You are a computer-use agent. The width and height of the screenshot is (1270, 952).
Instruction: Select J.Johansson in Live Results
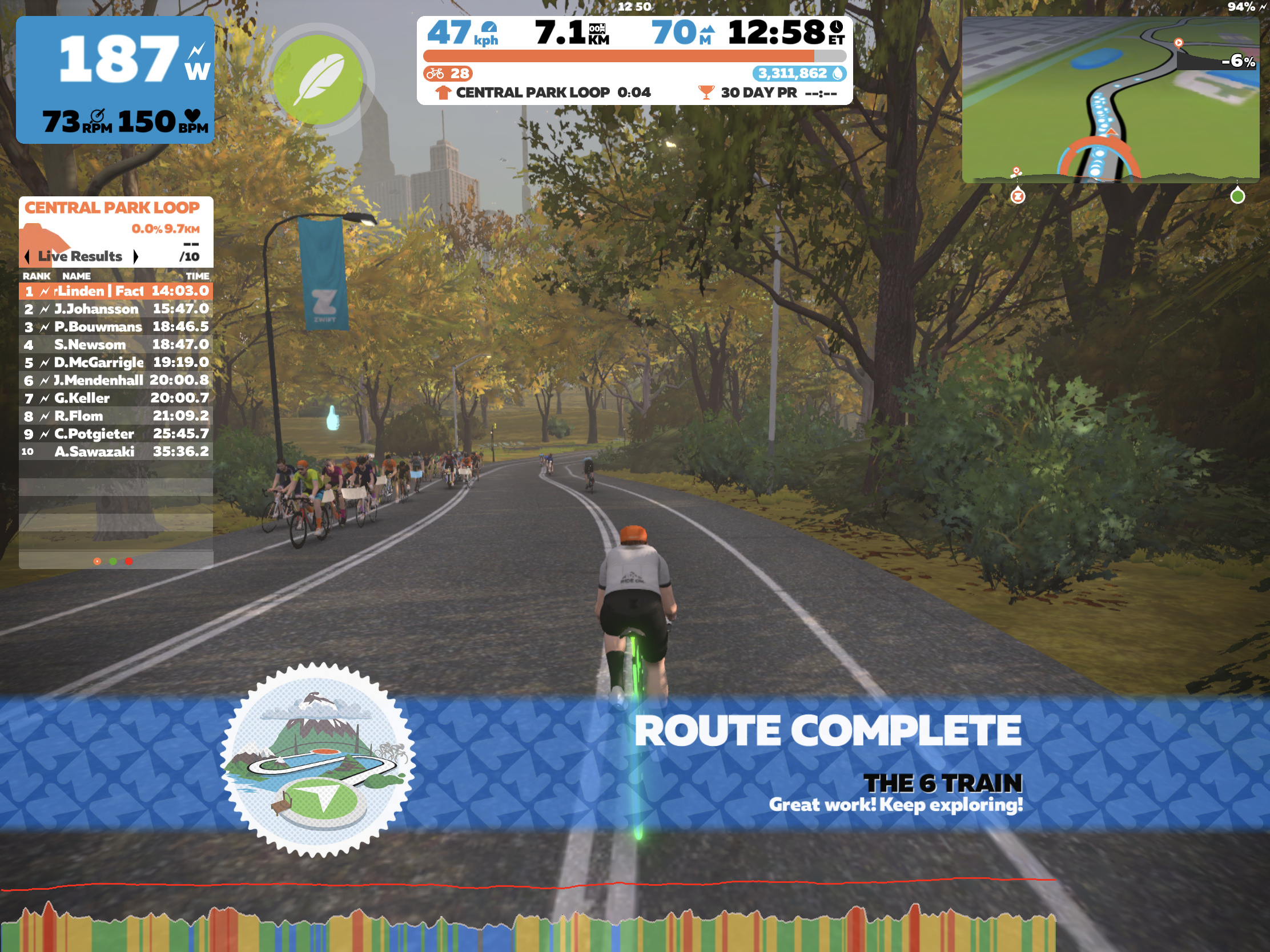click(115, 309)
